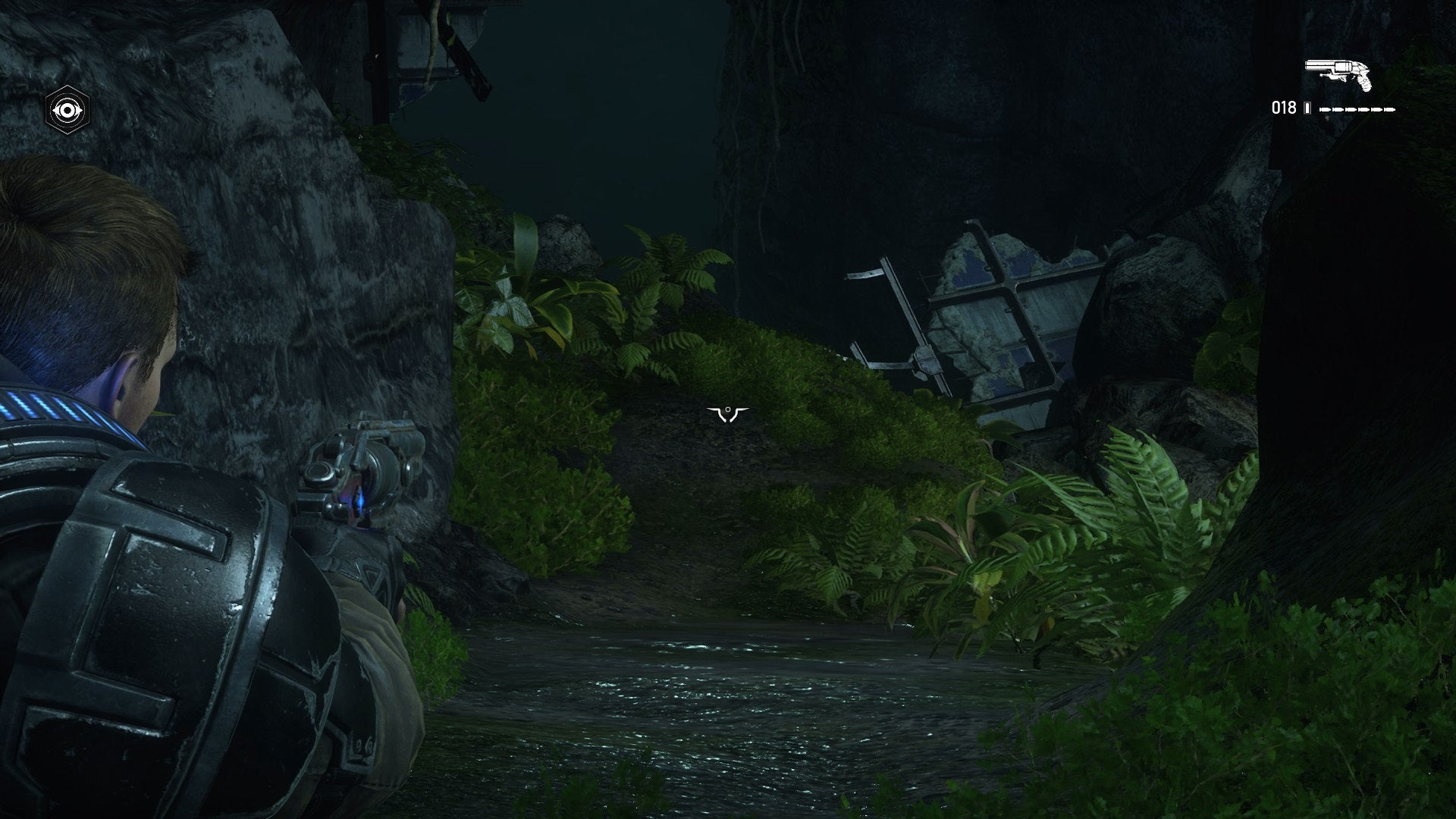Open details on the hexagonal HUD badge
Image resolution: width=1456 pixels, height=819 pixels.
coord(67,108)
